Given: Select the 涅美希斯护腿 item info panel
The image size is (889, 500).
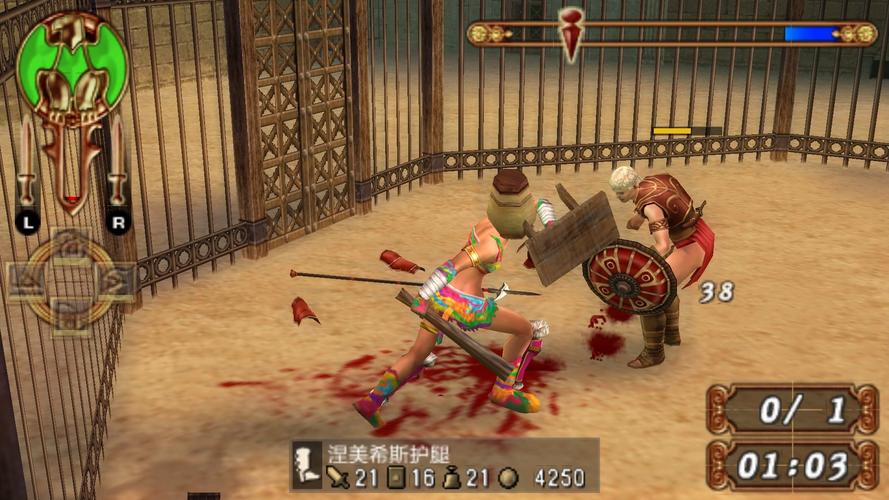Looking at the screenshot, I should 445,465.
